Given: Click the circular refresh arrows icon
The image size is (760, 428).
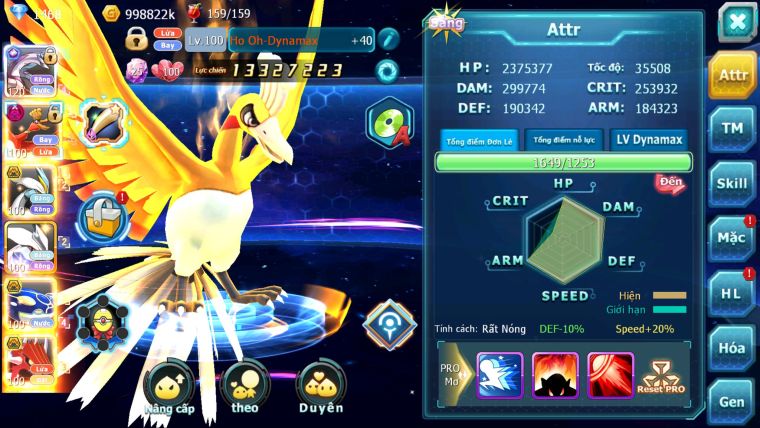Looking at the screenshot, I should tap(386, 71).
